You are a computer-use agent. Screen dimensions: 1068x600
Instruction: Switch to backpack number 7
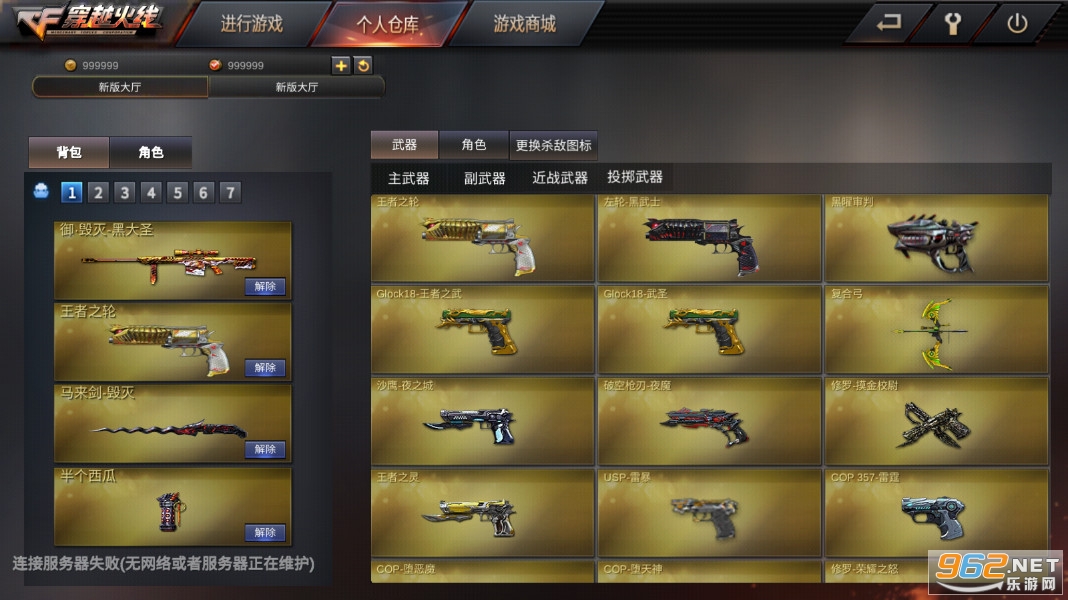(230, 192)
